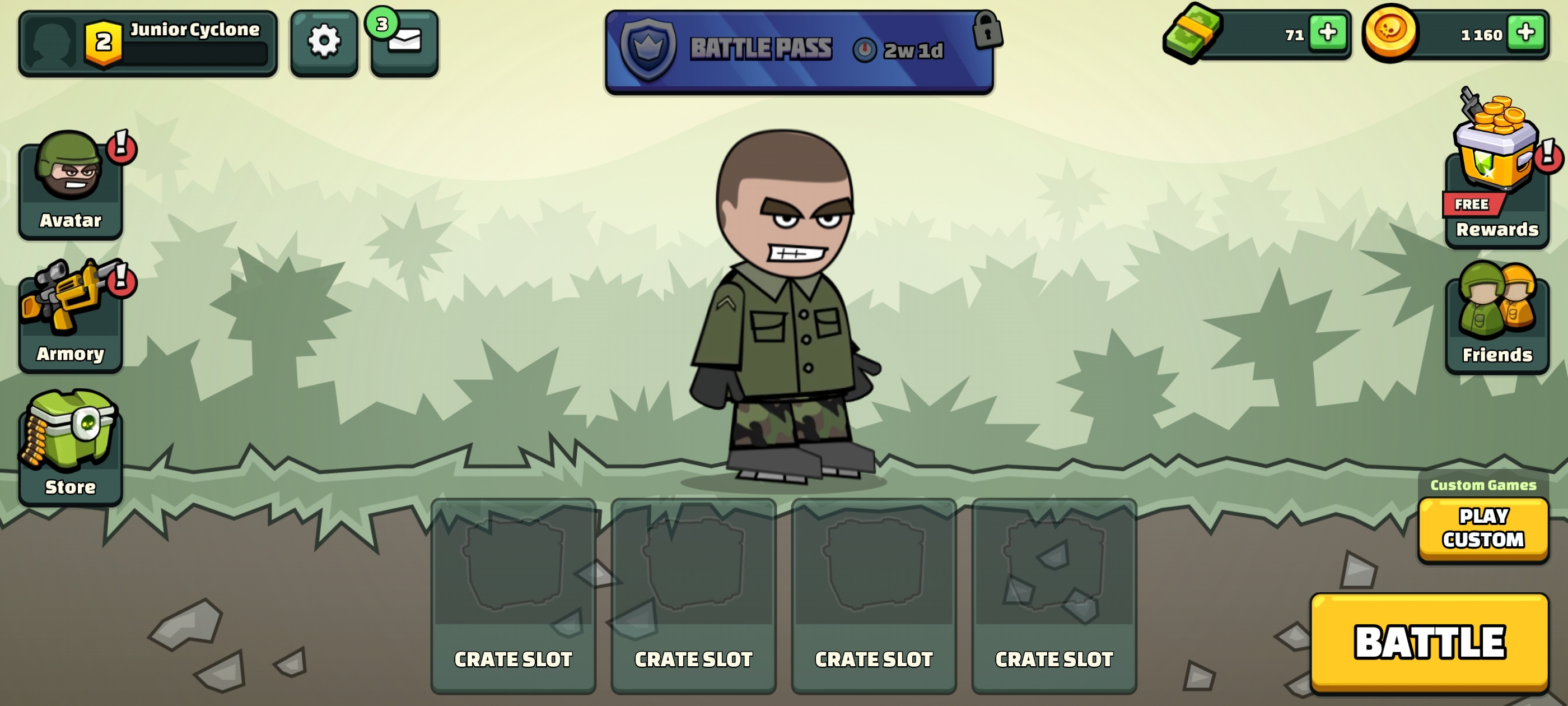Open the gear settings menu
The image size is (1568, 706).
(x=324, y=43)
